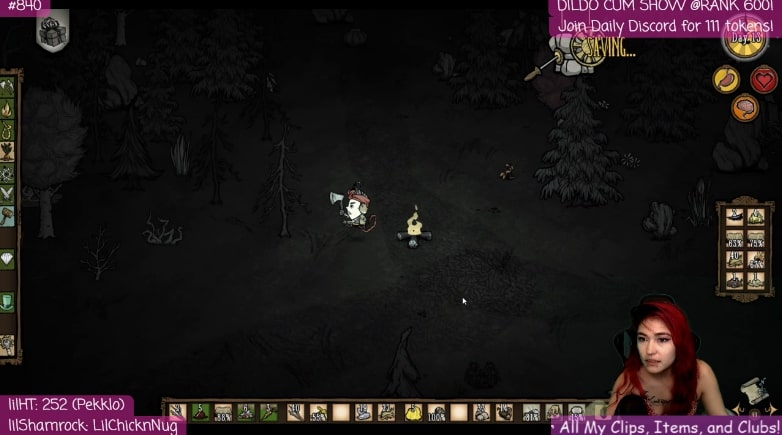This screenshot has width=782, height=435.
Task: Open the Light crafting tab with flame icon
Action: (x=7, y=108)
